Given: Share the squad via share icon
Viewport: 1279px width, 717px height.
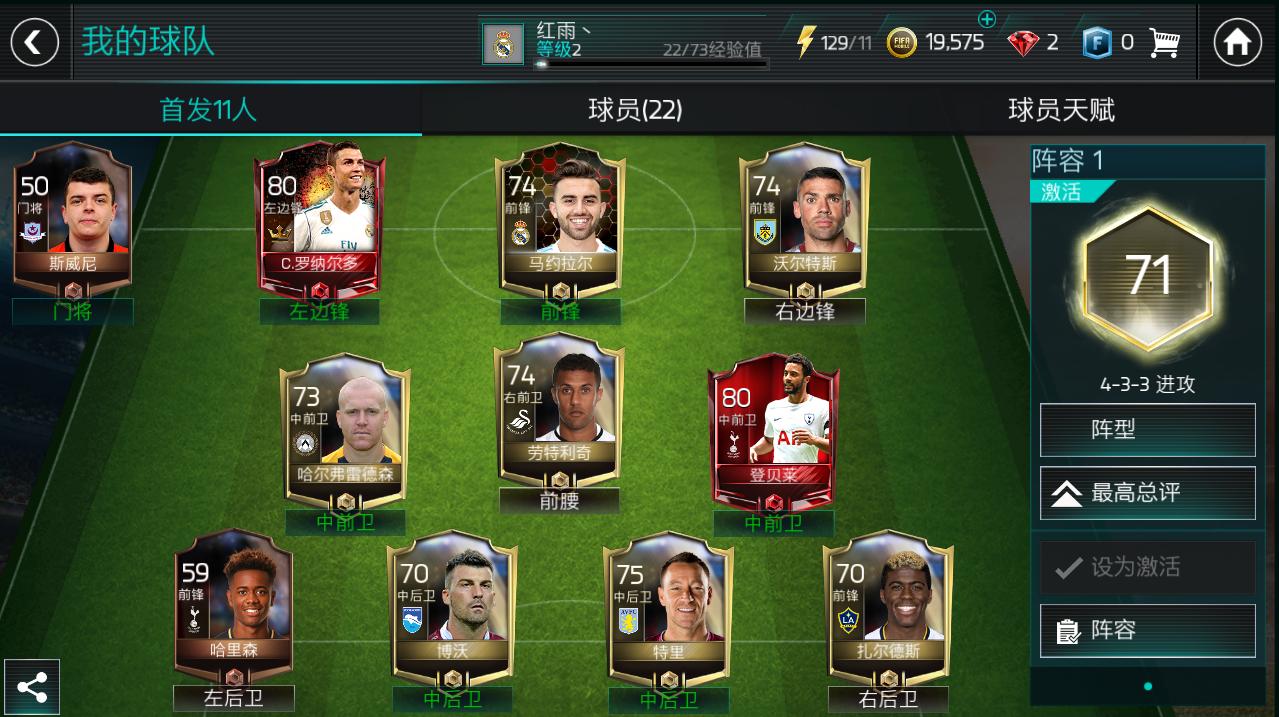Looking at the screenshot, I should coord(32,687).
